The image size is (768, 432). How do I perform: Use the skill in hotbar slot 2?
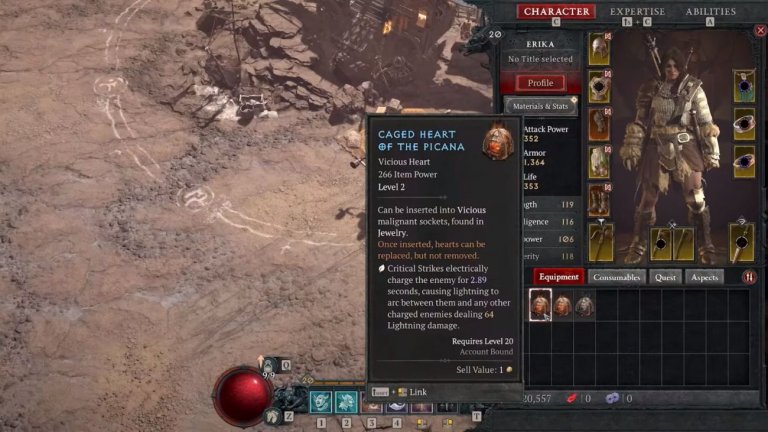346,402
